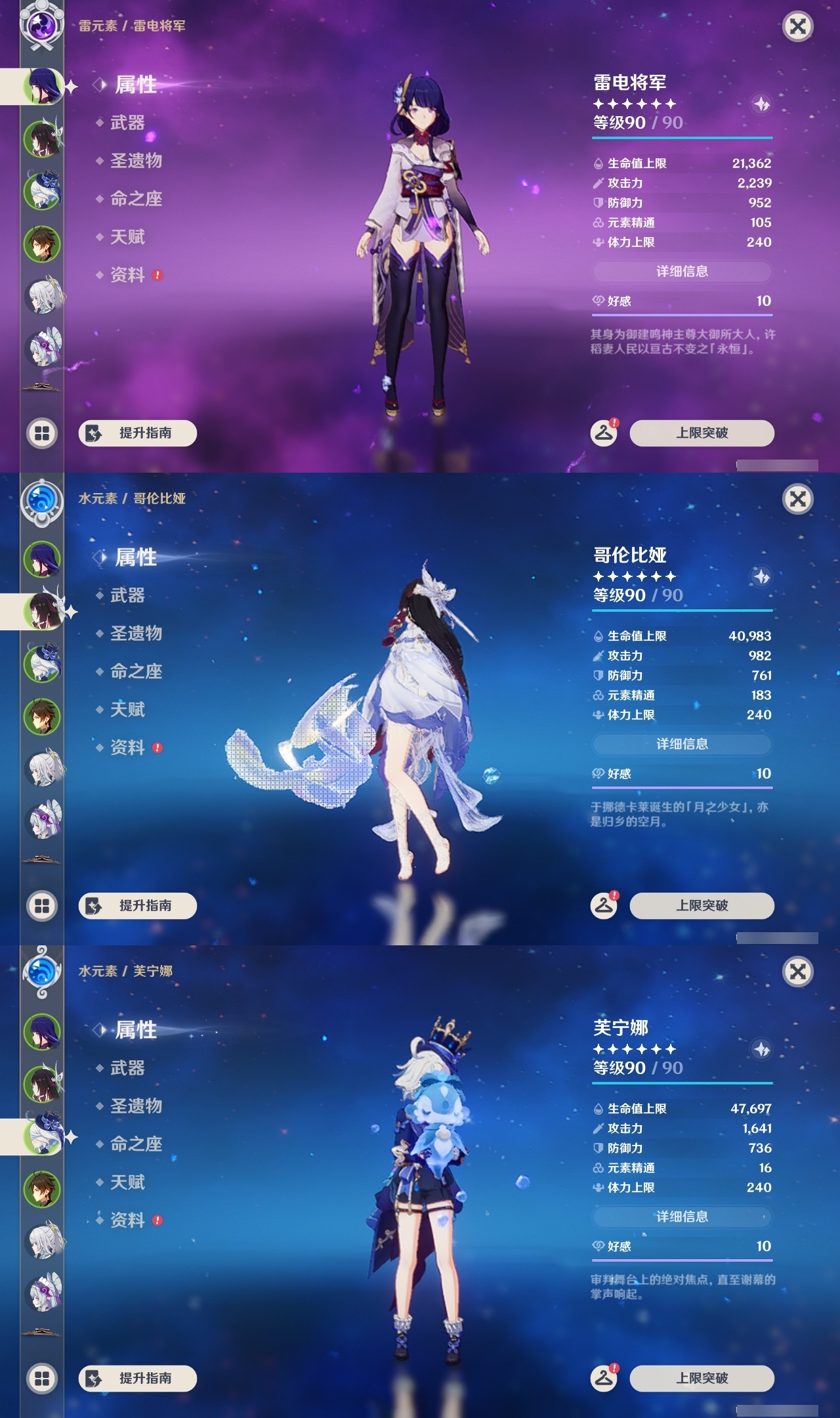Viewport: 840px width, 1418px height.
Task: Open the 提升指南 enhancement guide
Action: pos(138,433)
